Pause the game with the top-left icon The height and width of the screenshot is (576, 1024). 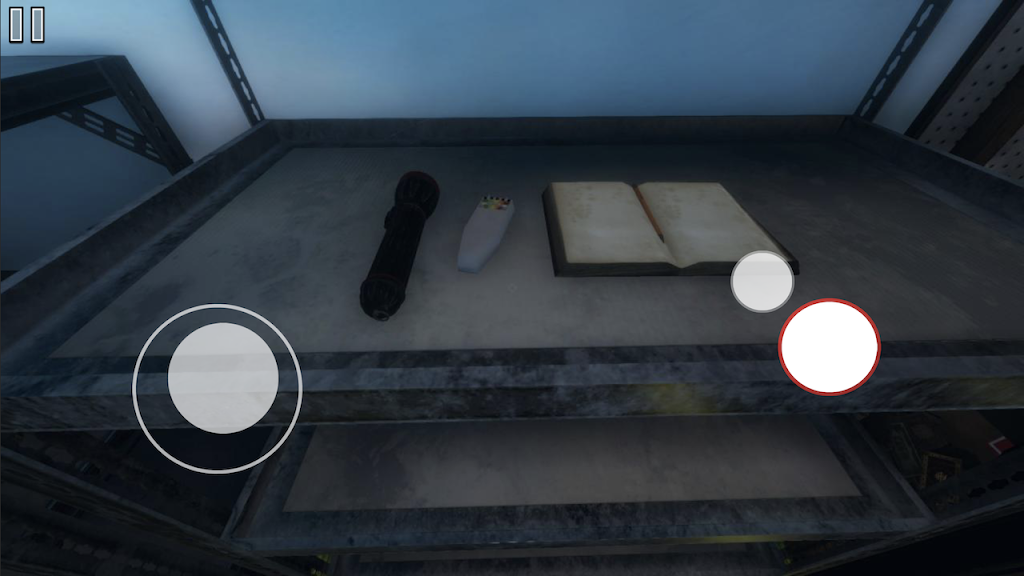(27, 25)
